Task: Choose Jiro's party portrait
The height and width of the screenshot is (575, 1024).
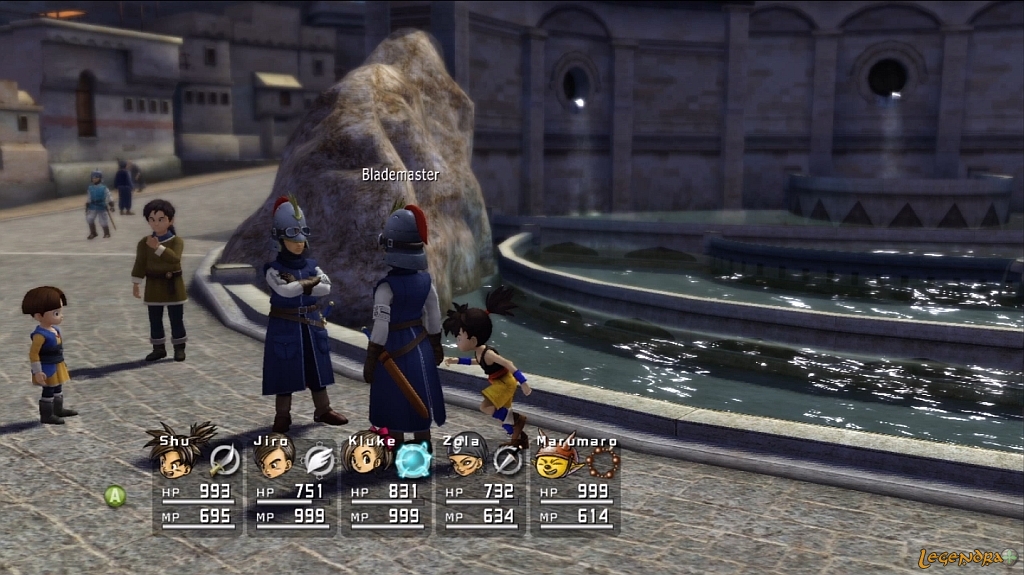Action: pyautogui.click(x=272, y=460)
